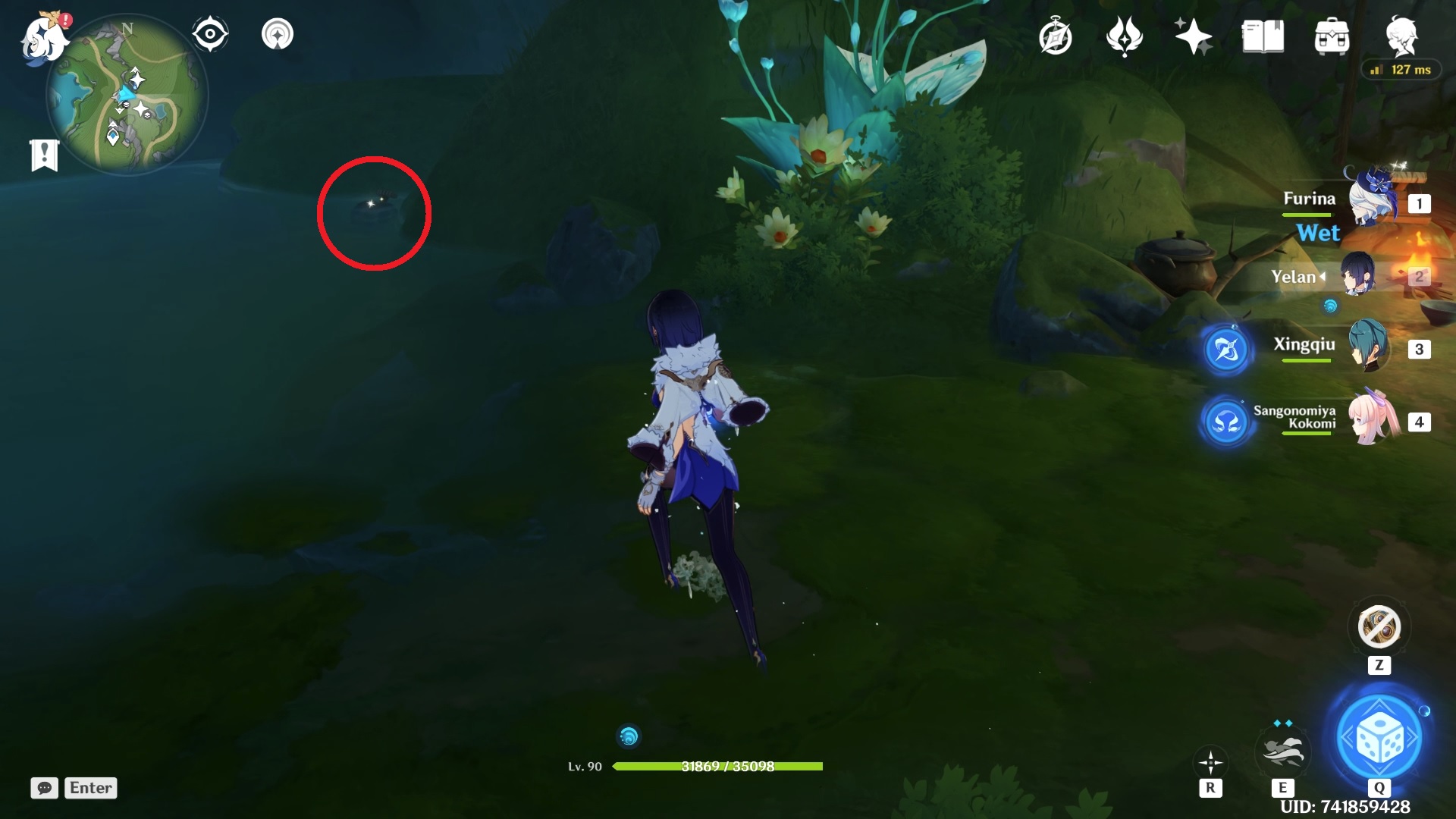Click the green HP progress bar

(719, 767)
